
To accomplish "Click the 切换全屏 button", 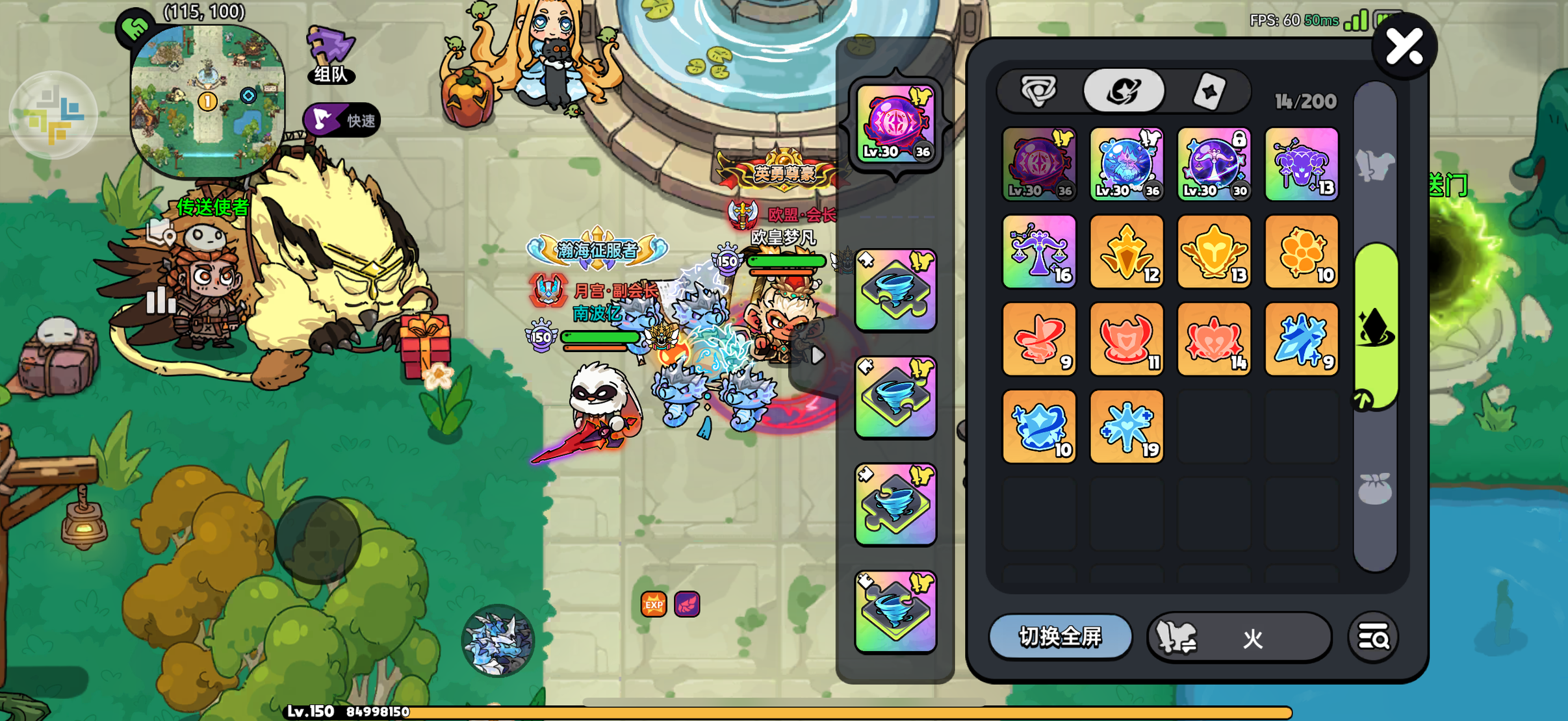I will [x=1060, y=637].
